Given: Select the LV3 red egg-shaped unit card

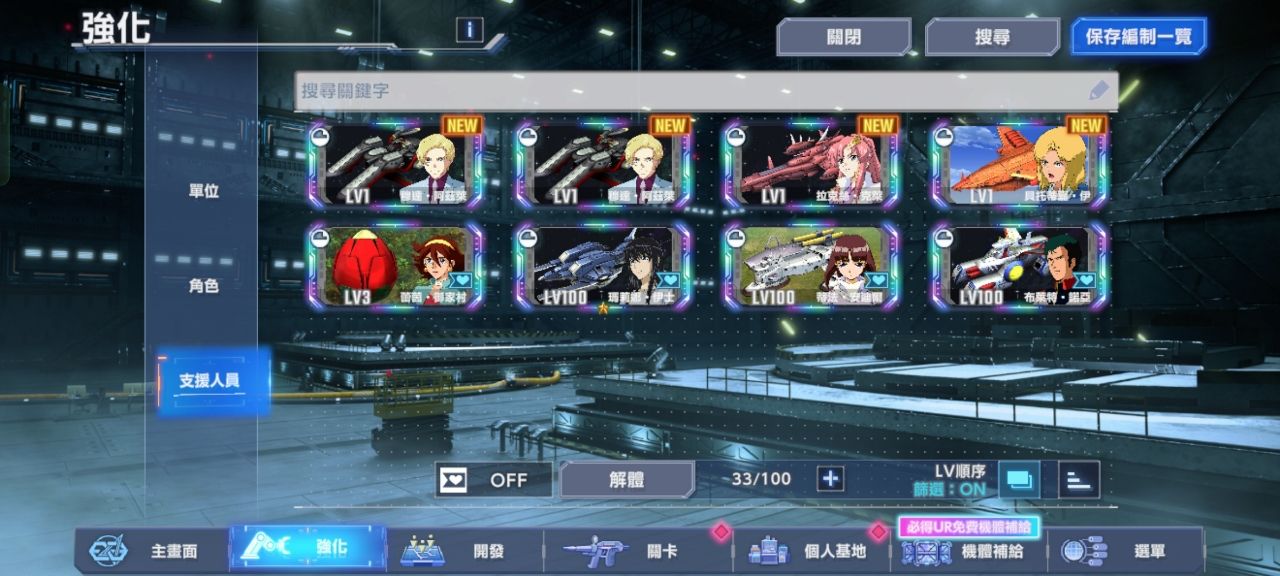Looking at the screenshot, I should pos(396,266).
